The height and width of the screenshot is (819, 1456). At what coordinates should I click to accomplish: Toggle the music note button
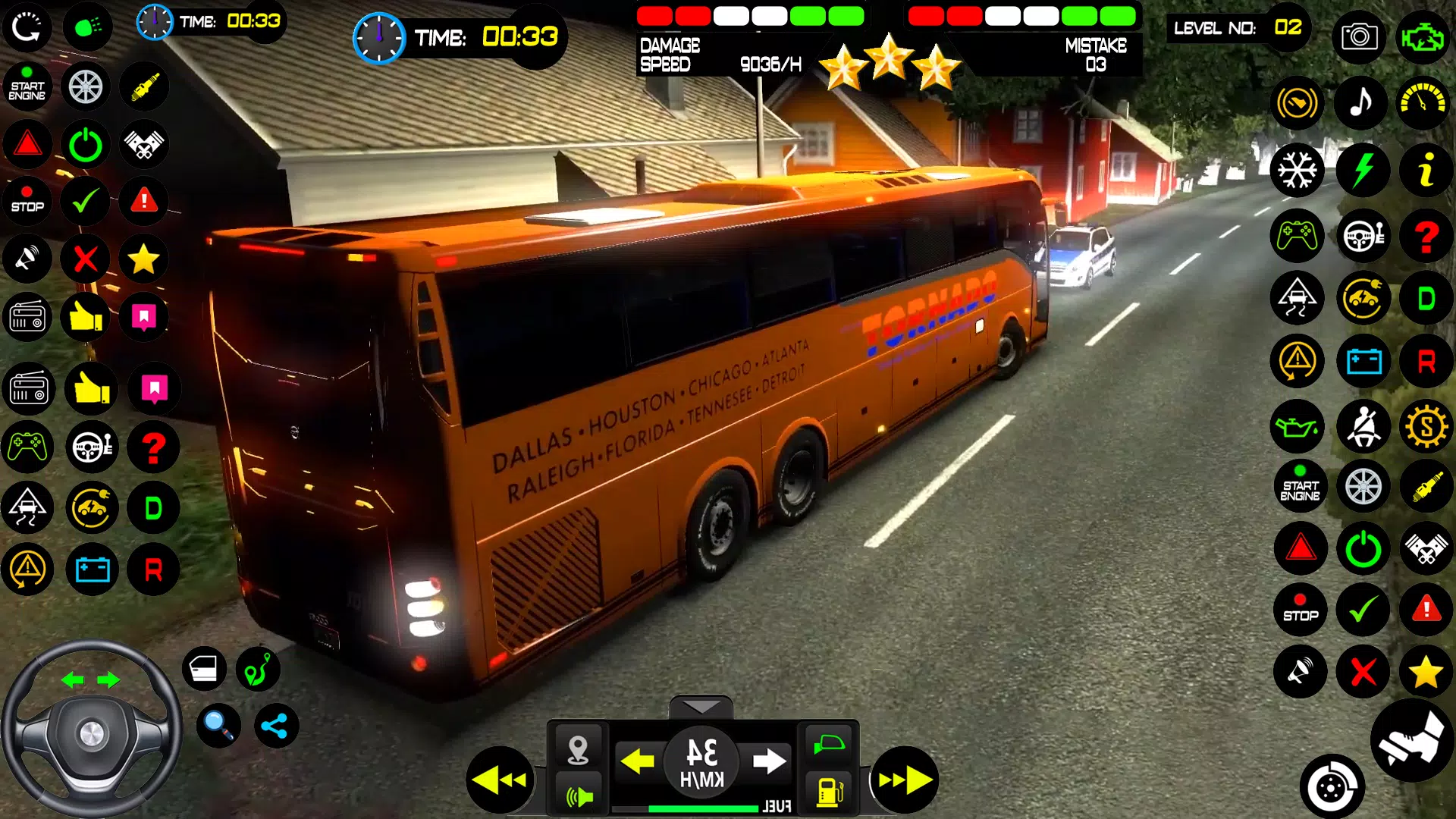[1362, 102]
